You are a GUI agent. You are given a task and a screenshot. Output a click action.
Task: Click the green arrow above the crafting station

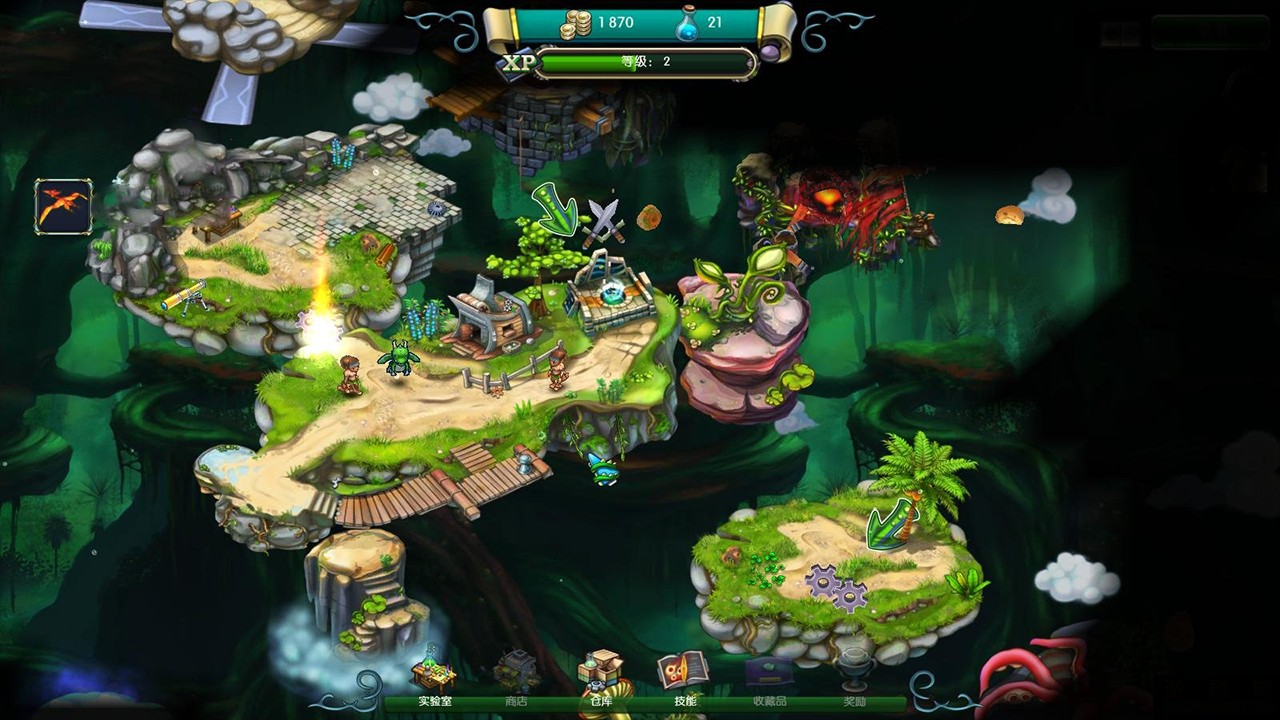pos(556,210)
